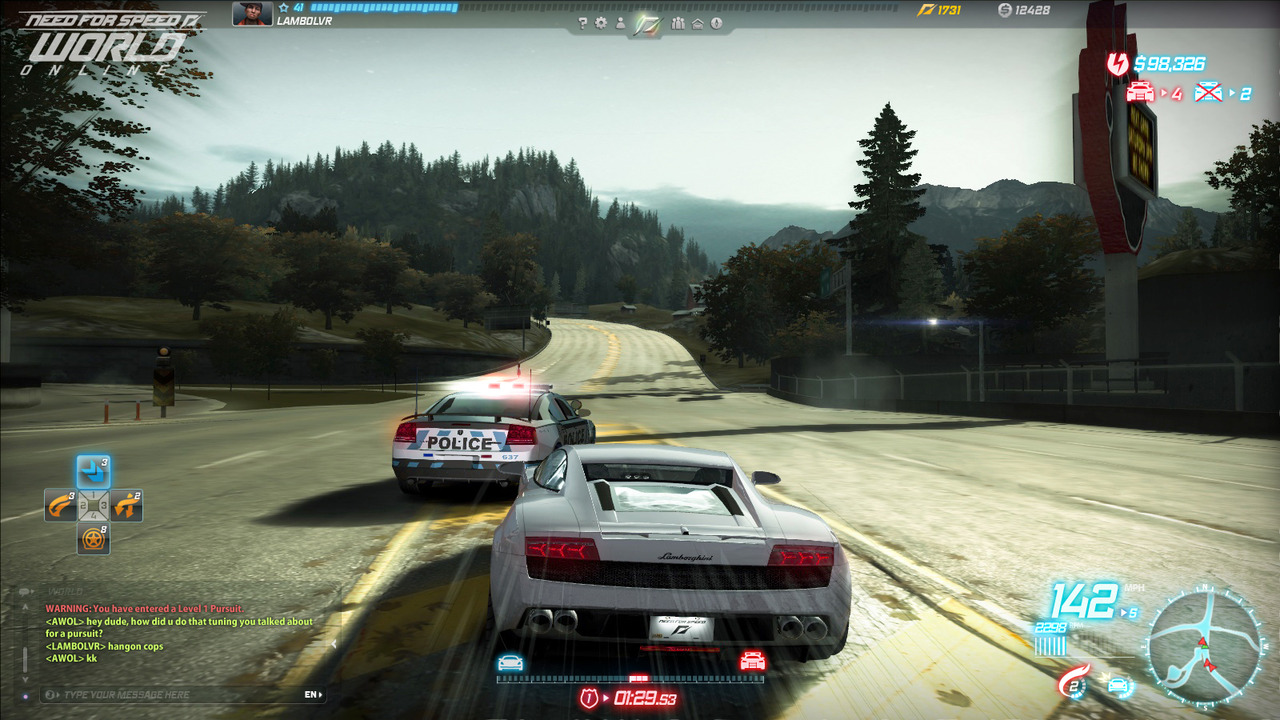The image size is (1280, 720).
Task: Click the LAMBOLVR driver avatar portrait
Action: (x=251, y=13)
